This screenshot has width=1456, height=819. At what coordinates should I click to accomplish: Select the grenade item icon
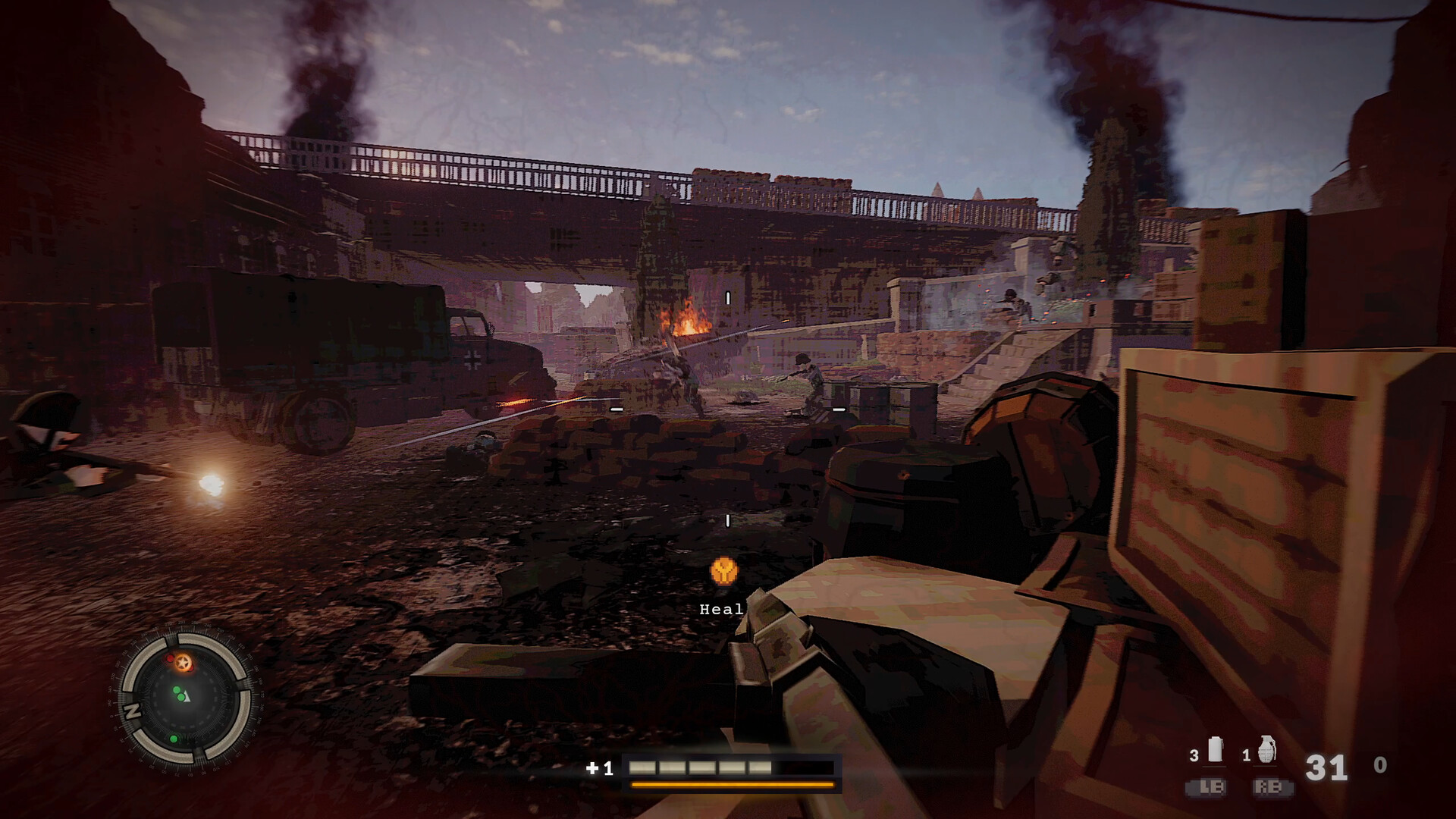[x=1267, y=750]
